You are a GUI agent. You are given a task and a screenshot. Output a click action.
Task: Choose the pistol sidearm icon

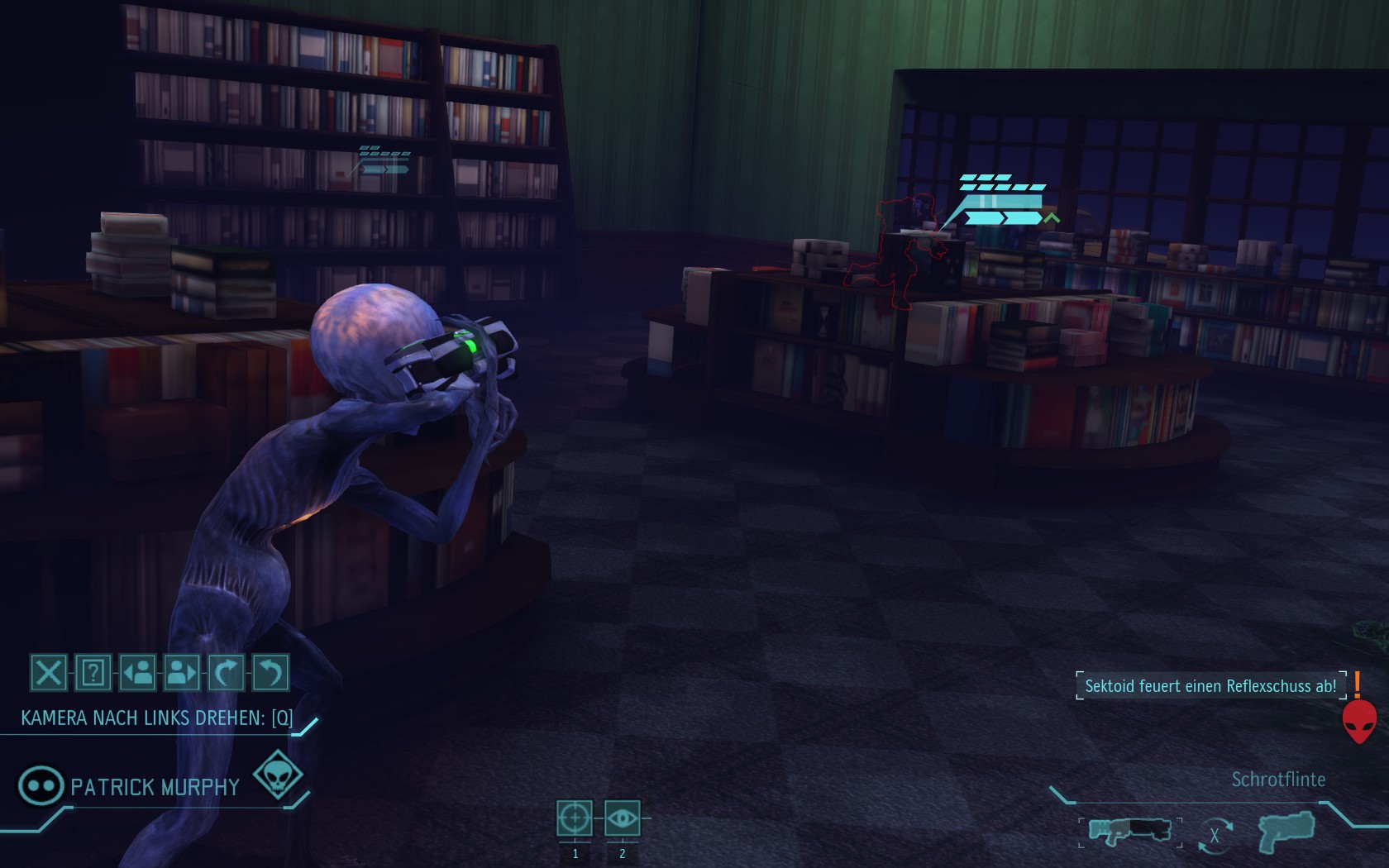(x=1286, y=830)
